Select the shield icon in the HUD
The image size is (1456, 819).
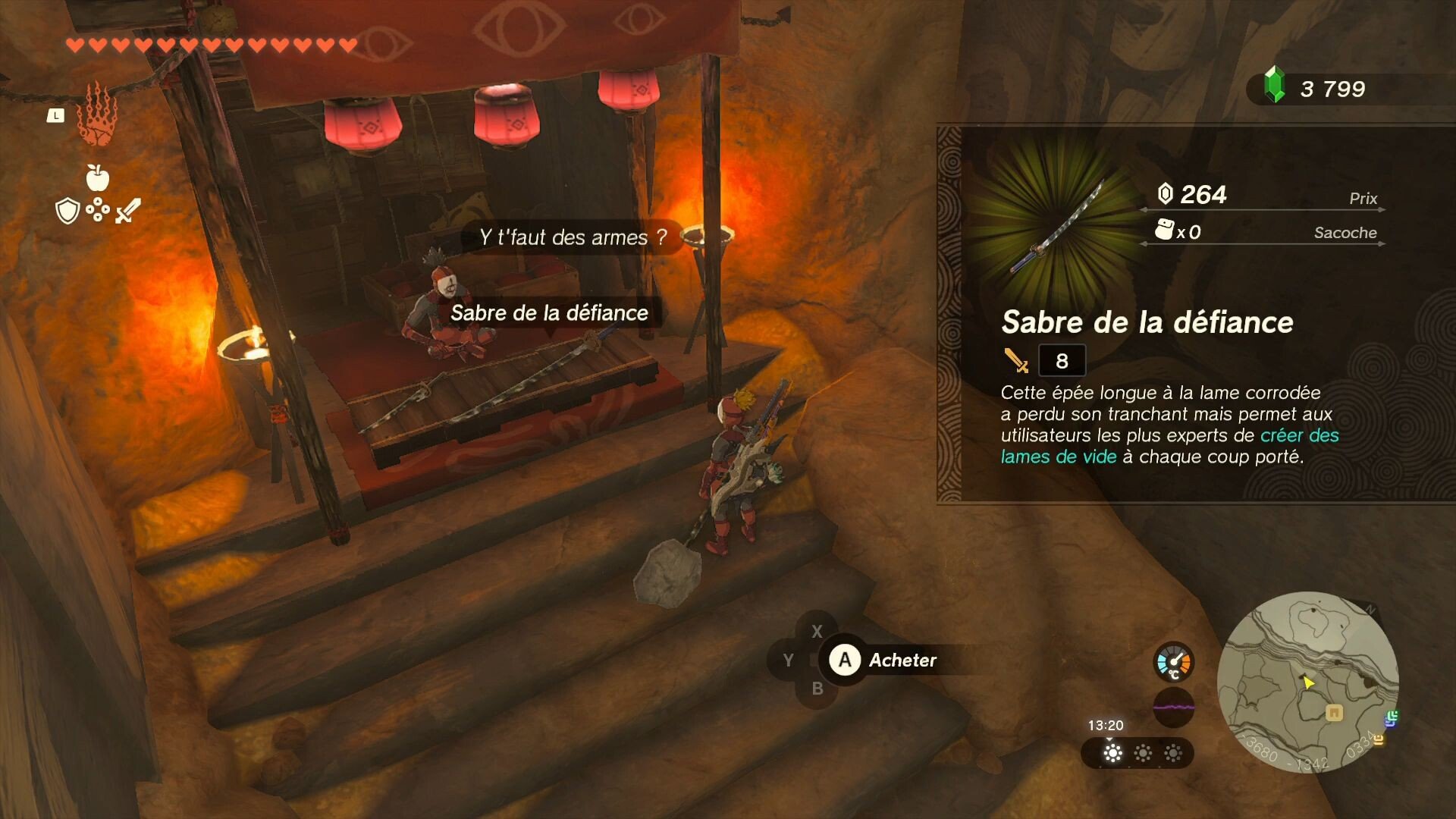pos(69,210)
